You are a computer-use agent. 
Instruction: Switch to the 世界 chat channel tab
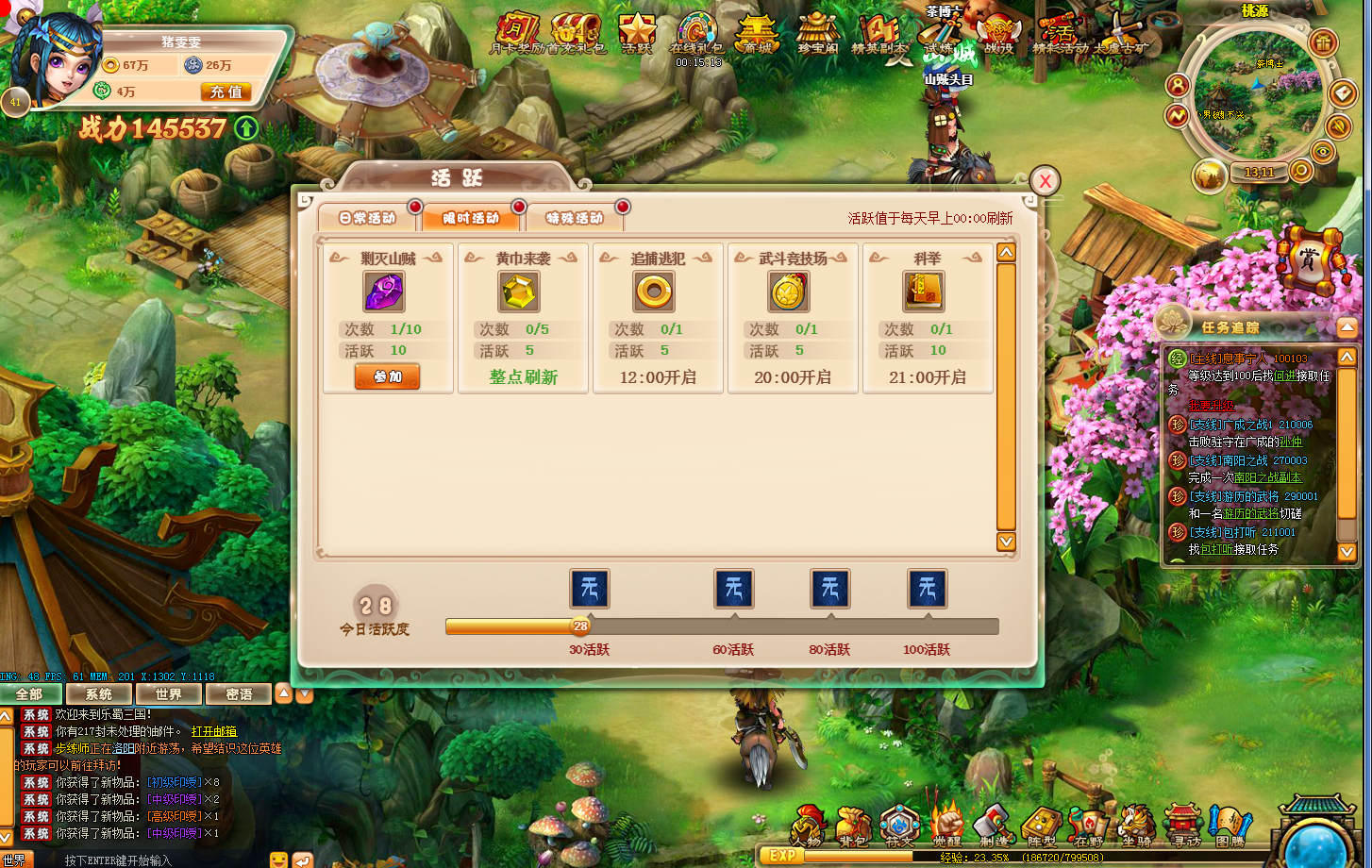click(x=168, y=693)
